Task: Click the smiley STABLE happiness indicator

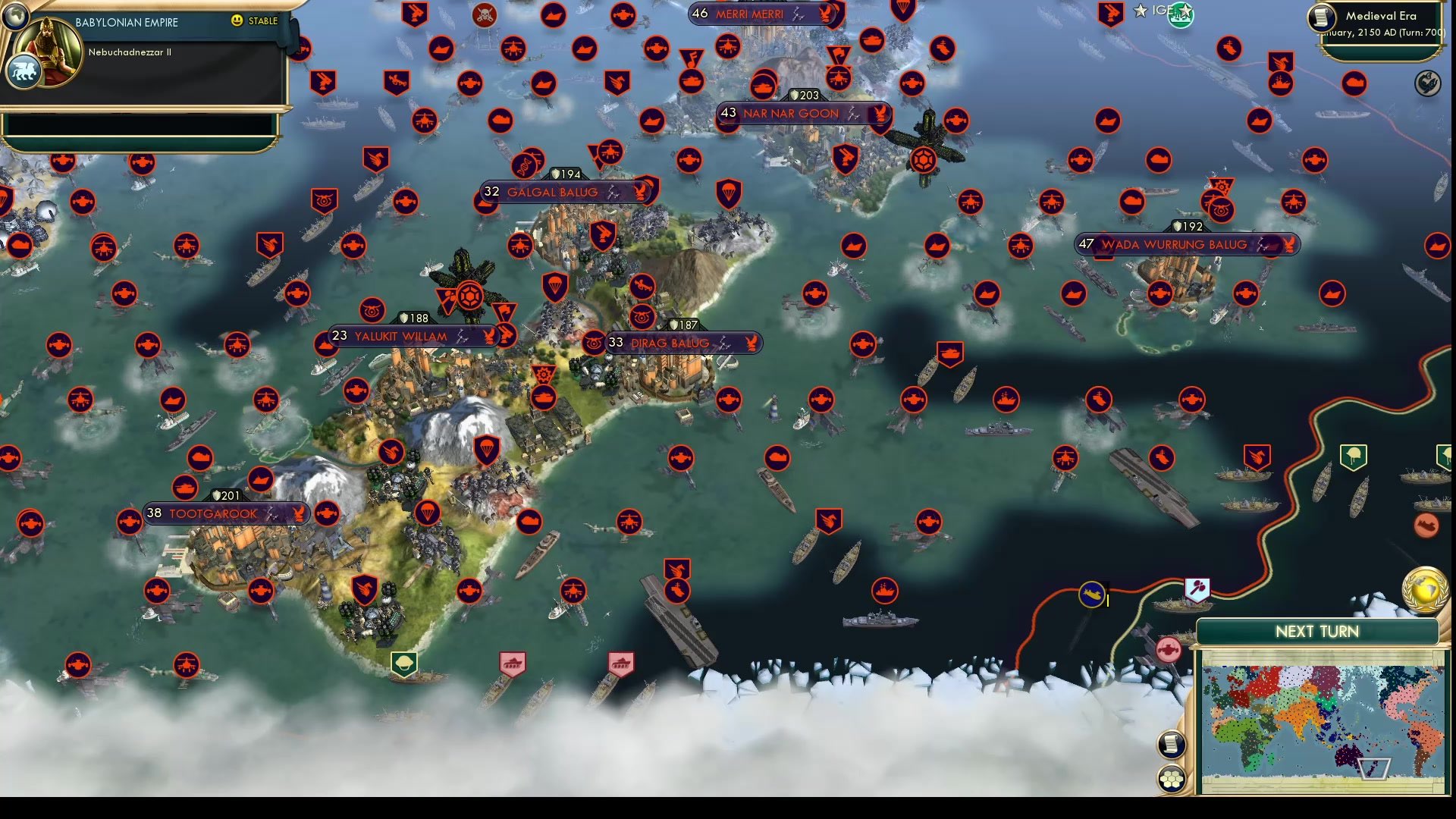Action: [238, 20]
